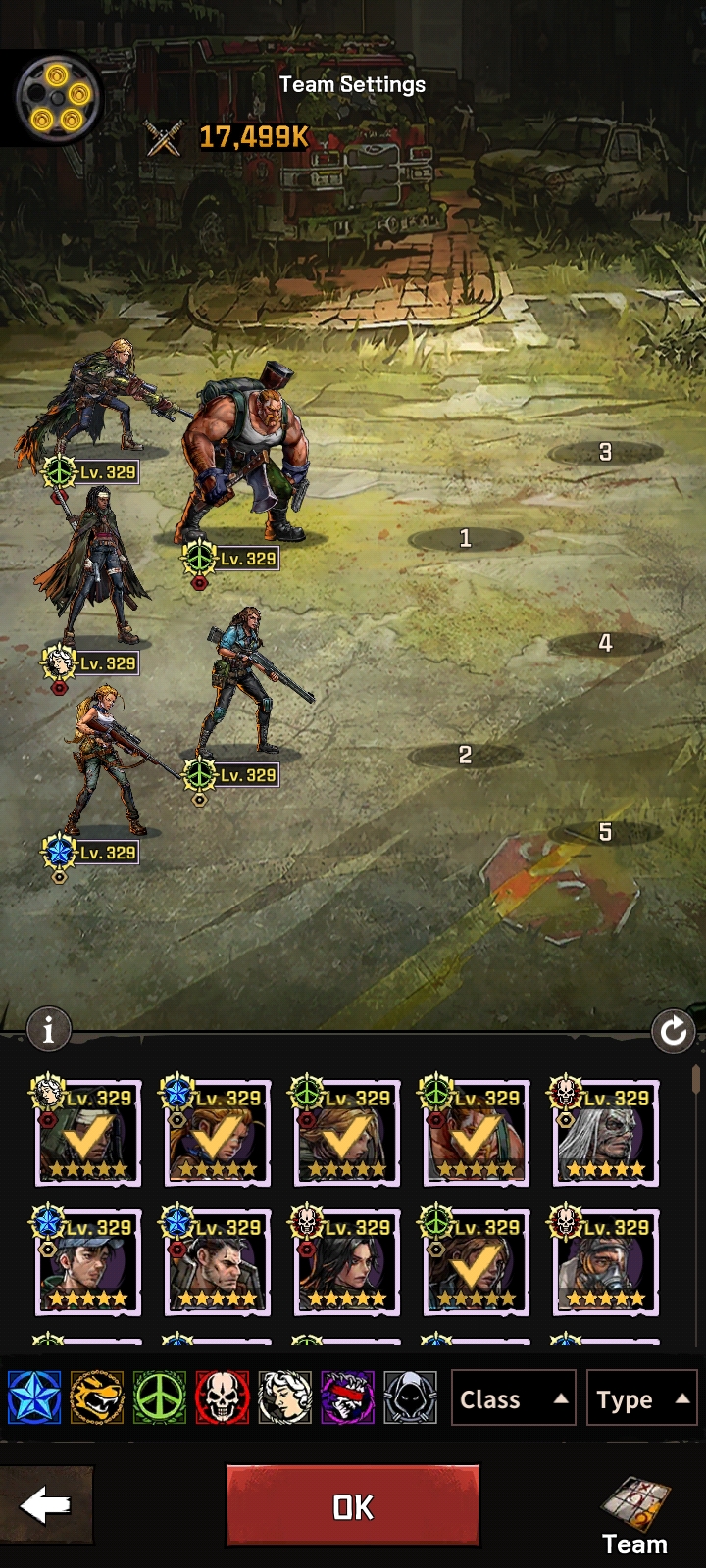The image size is (706, 1568).
Task: Filter heroes by white angel faction
Action: click(285, 1397)
